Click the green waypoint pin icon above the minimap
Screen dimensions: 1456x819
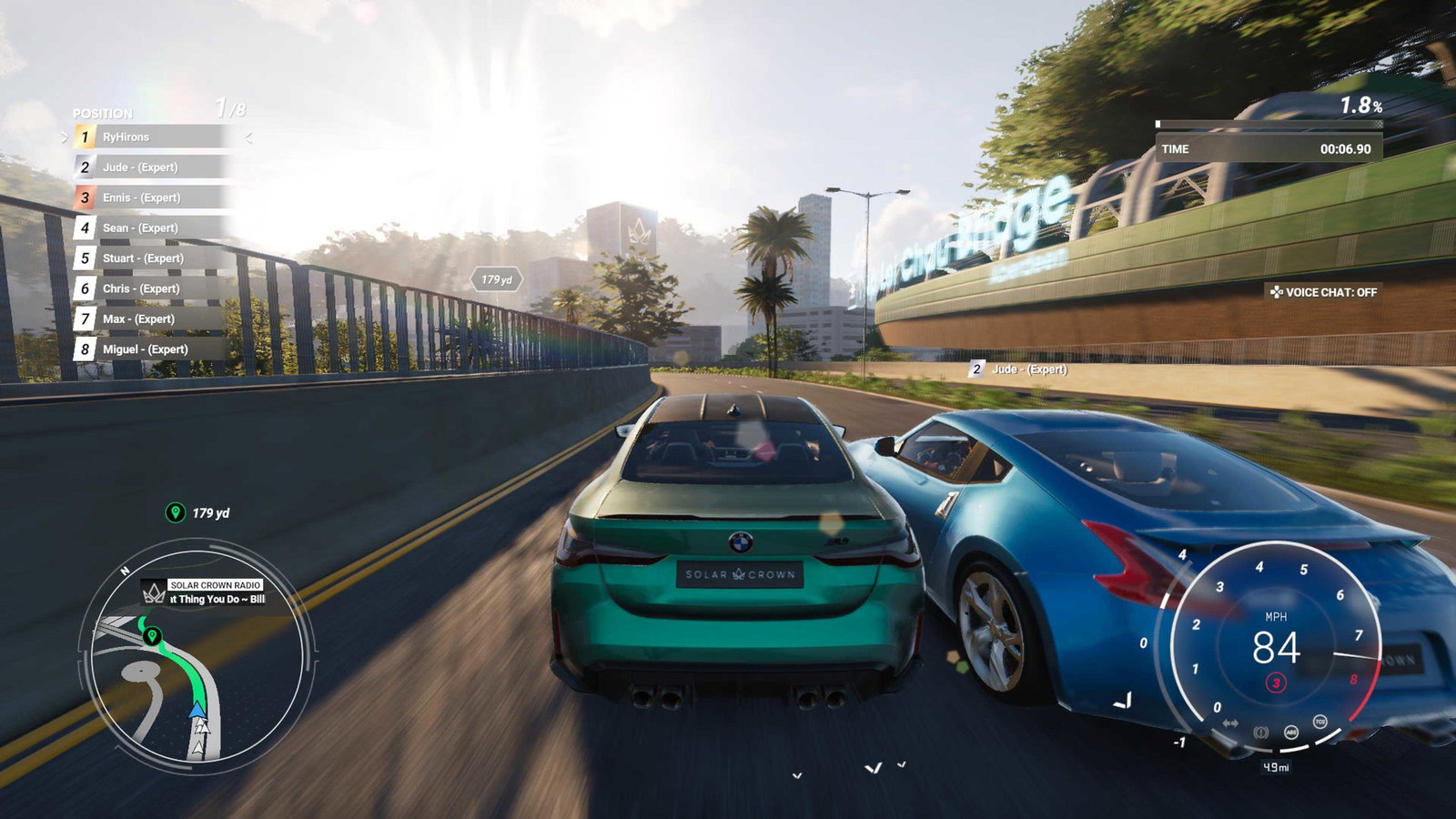click(177, 511)
